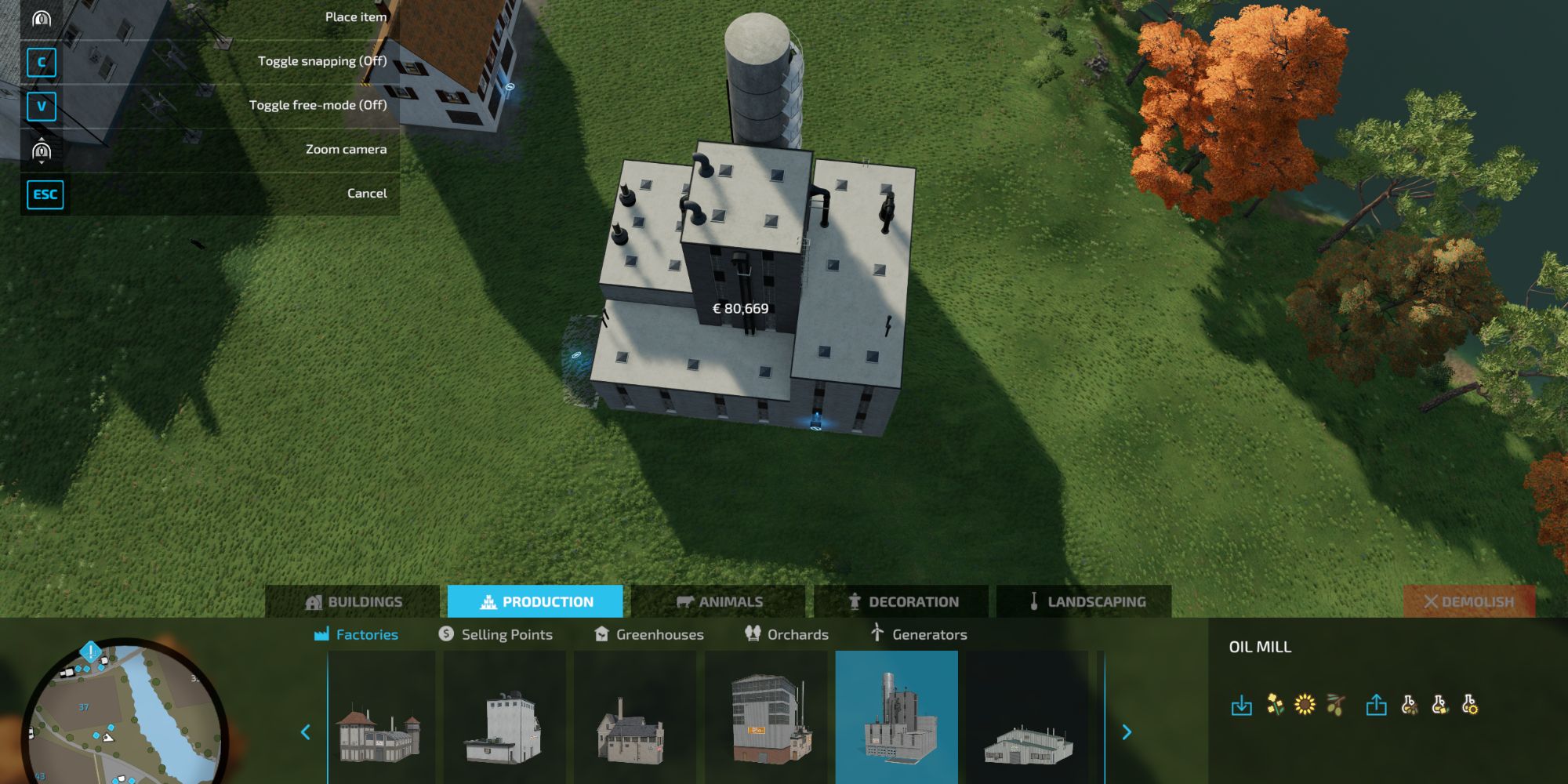Click the input materials icon for the Oil Mill

pyautogui.click(x=1242, y=704)
